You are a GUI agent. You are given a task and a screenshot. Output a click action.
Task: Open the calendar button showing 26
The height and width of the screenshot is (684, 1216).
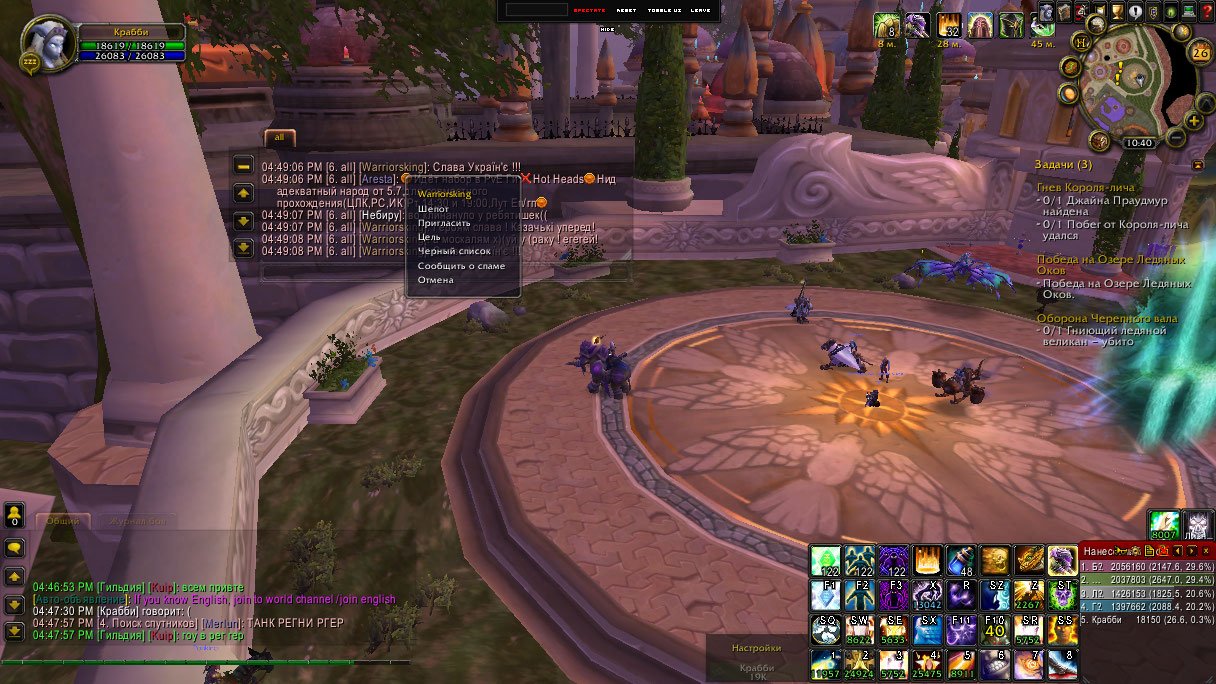[x=1200, y=53]
